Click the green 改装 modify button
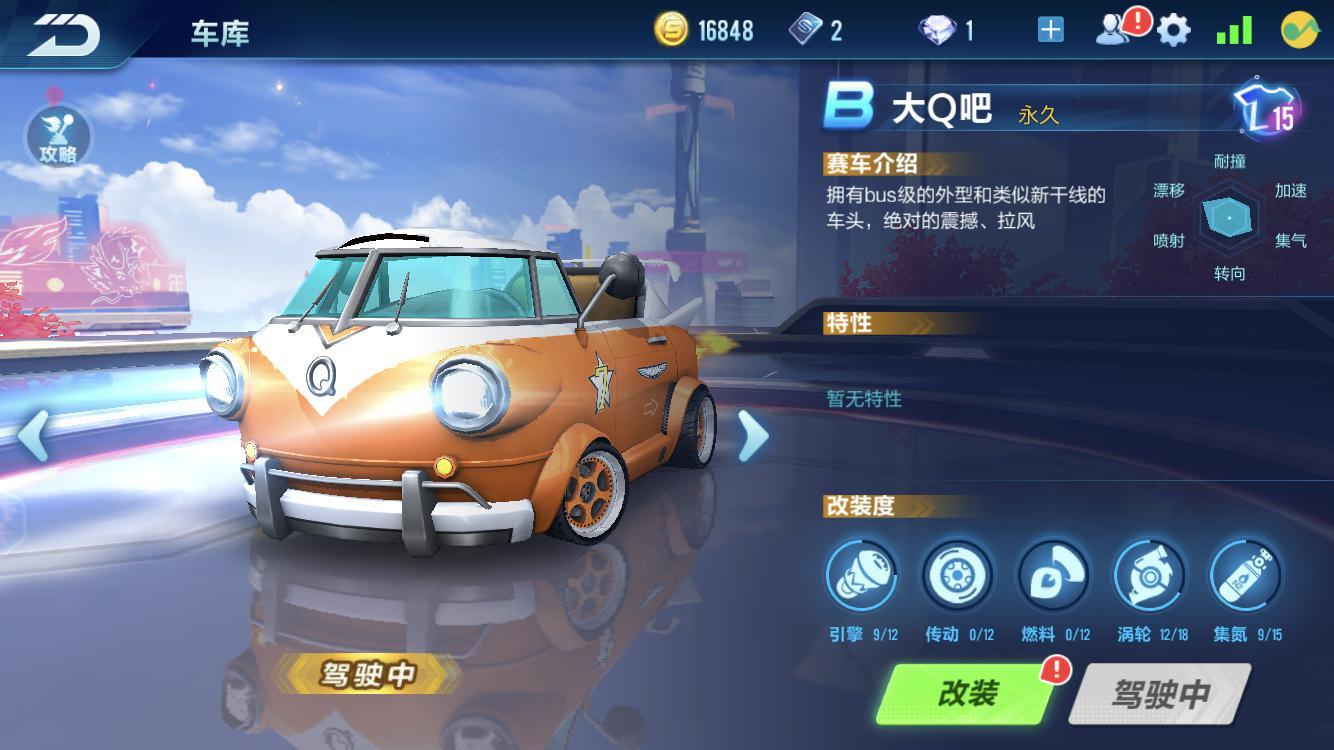The height and width of the screenshot is (750, 1334). click(x=966, y=693)
